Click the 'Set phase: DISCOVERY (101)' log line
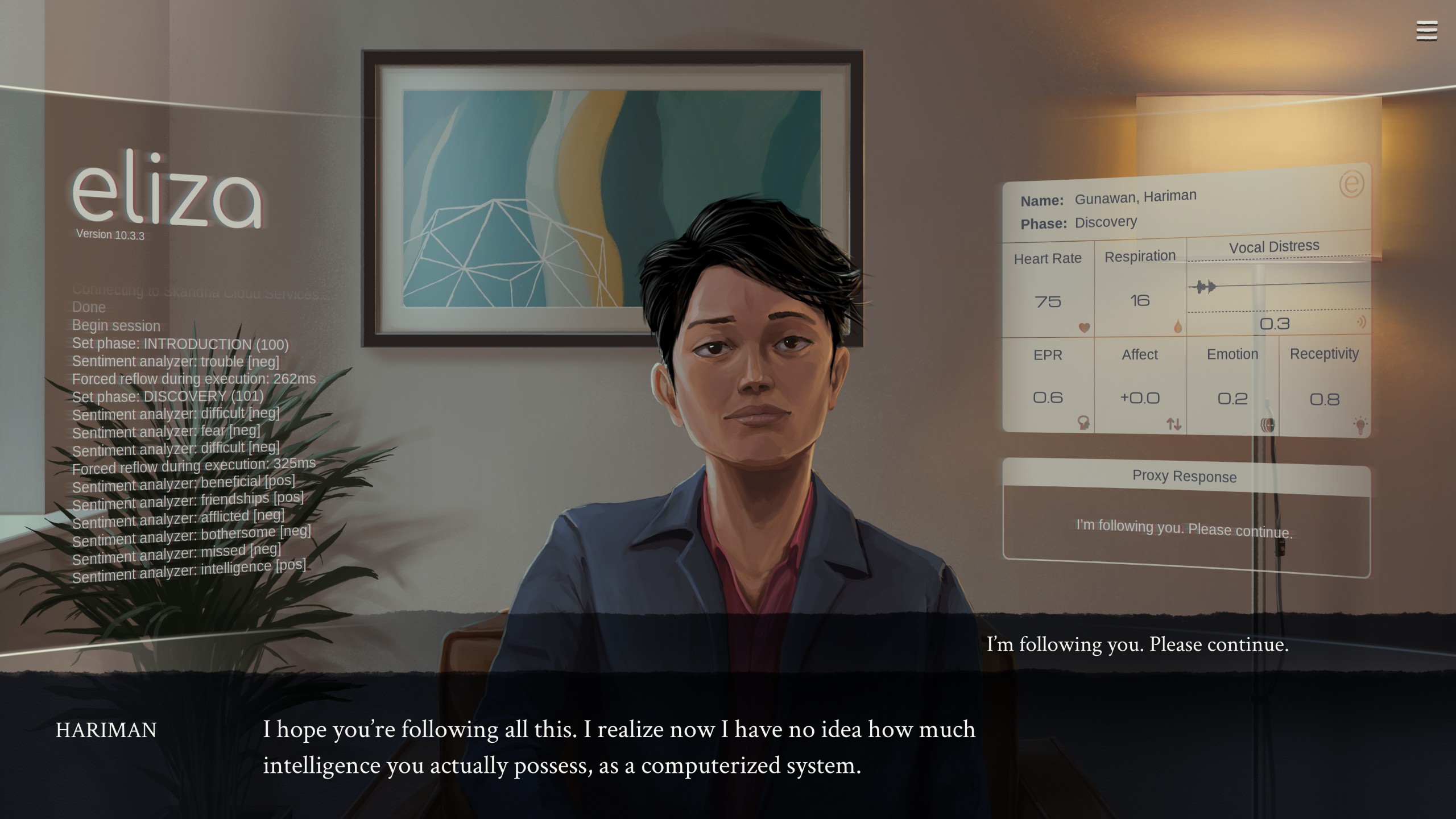The height and width of the screenshot is (819, 1456). [x=167, y=396]
